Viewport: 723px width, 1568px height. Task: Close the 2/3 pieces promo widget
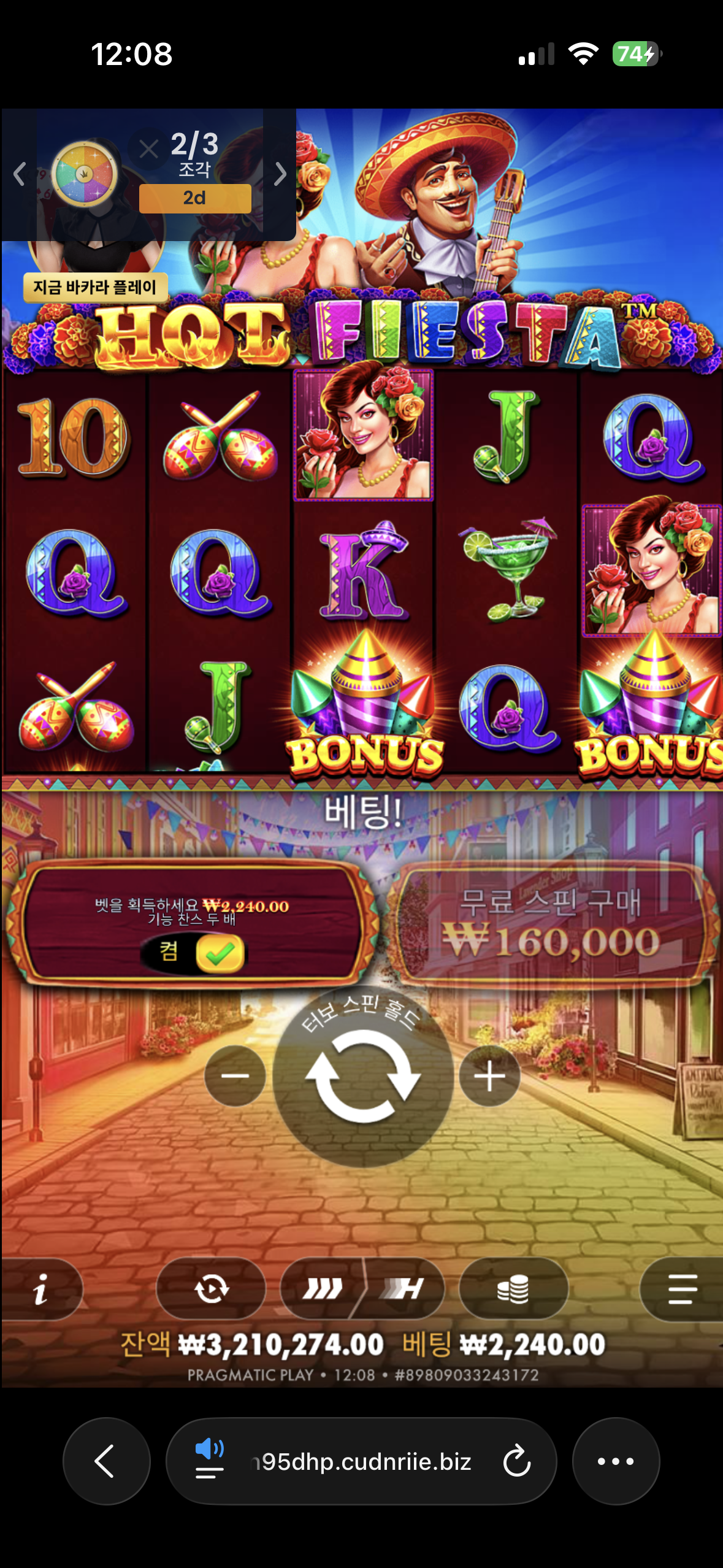148,148
